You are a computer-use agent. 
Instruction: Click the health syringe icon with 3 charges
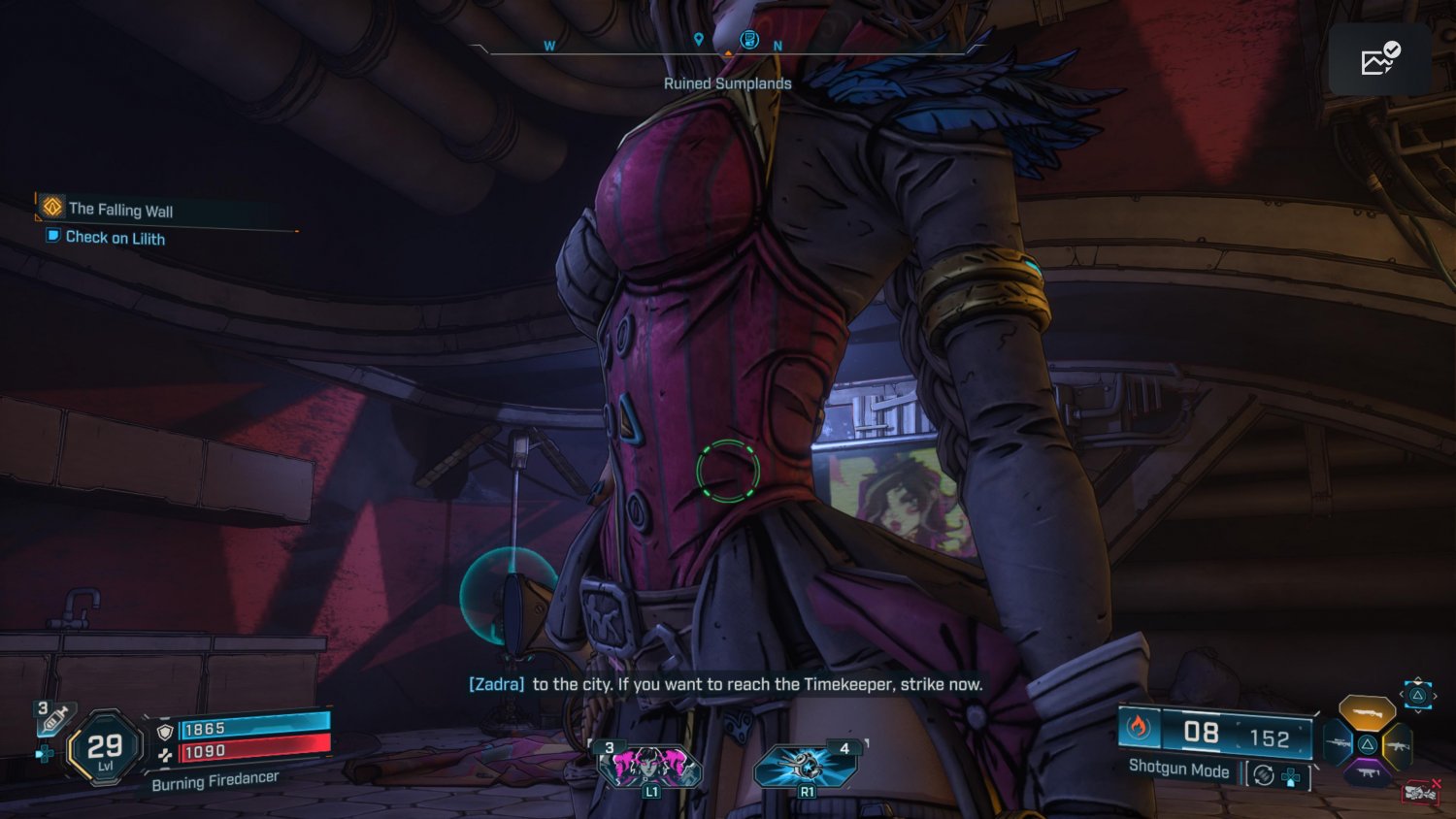point(54,718)
